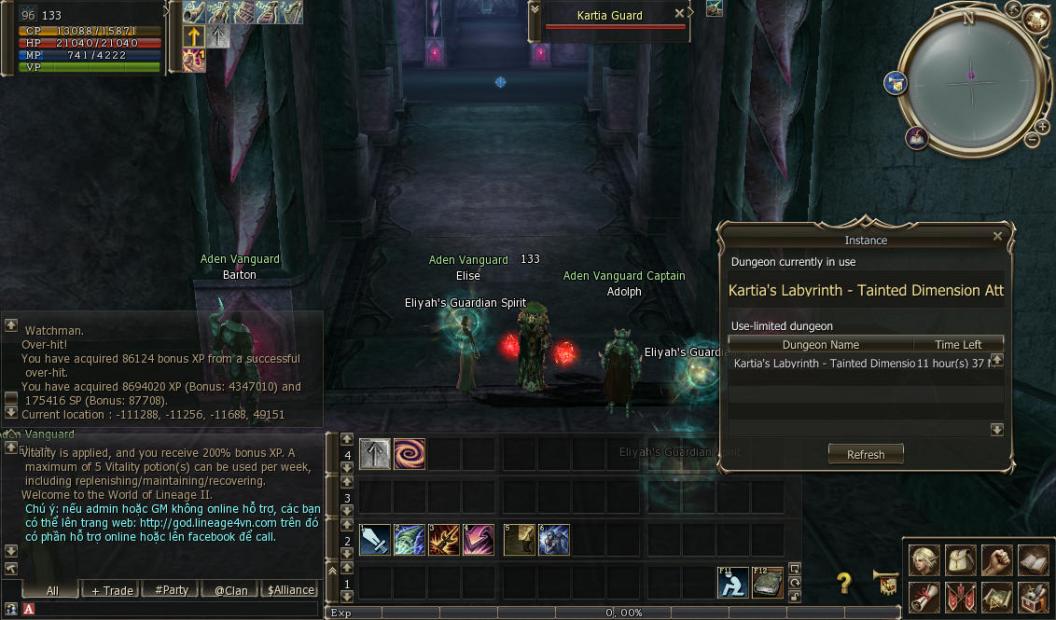Open the $Alliance chat tab
Viewport: 1056px width, 620px height.
coord(291,590)
